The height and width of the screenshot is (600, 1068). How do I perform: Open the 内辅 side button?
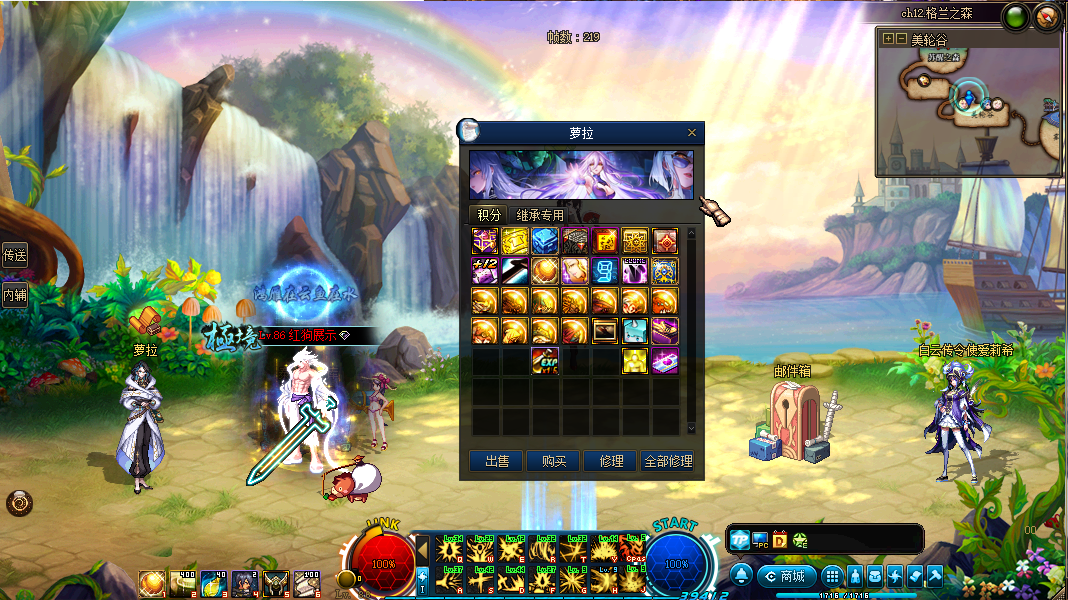pyautogui.click(x=14, y=294)
